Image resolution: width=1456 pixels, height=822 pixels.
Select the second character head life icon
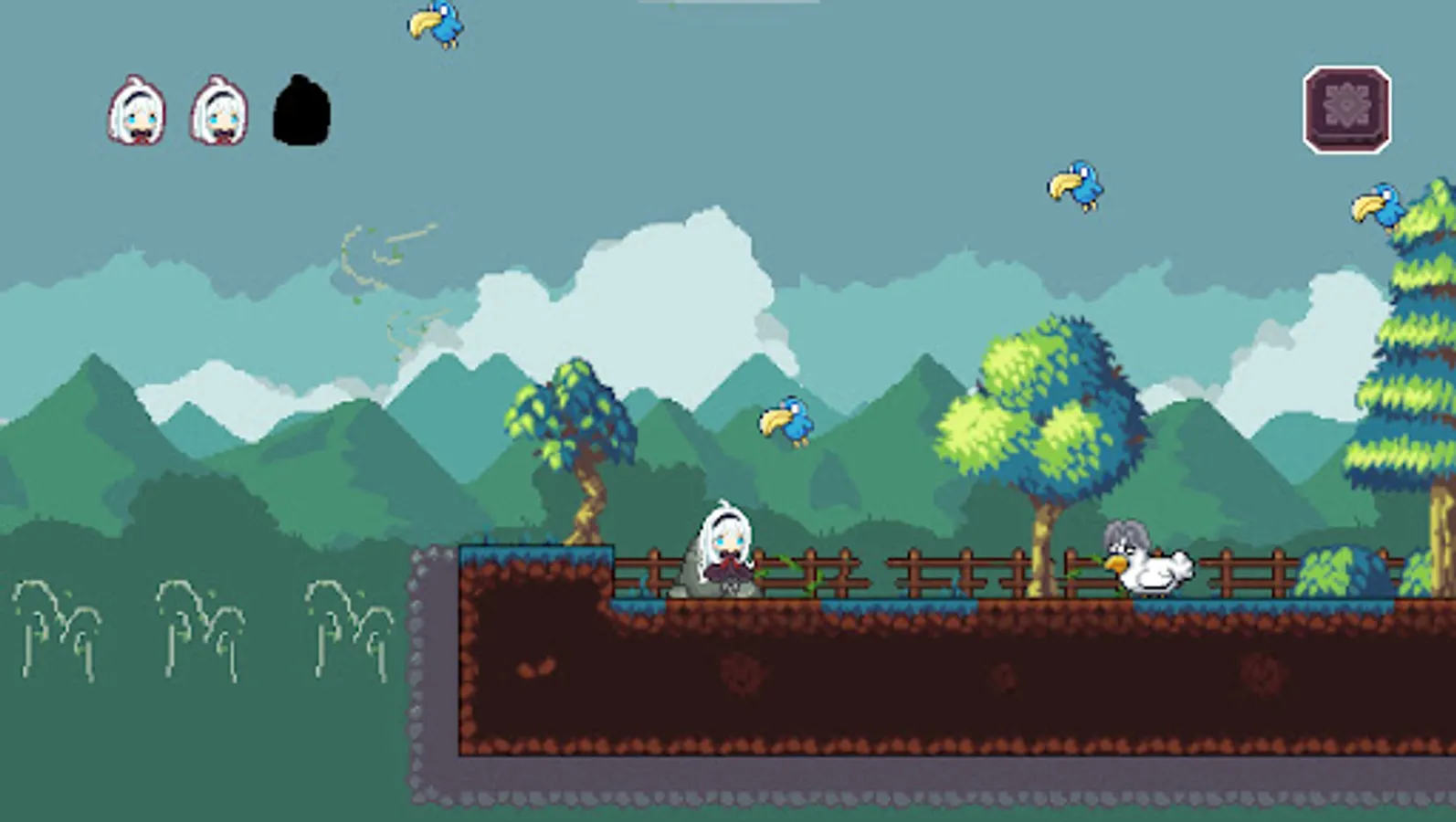pos(216,111)
